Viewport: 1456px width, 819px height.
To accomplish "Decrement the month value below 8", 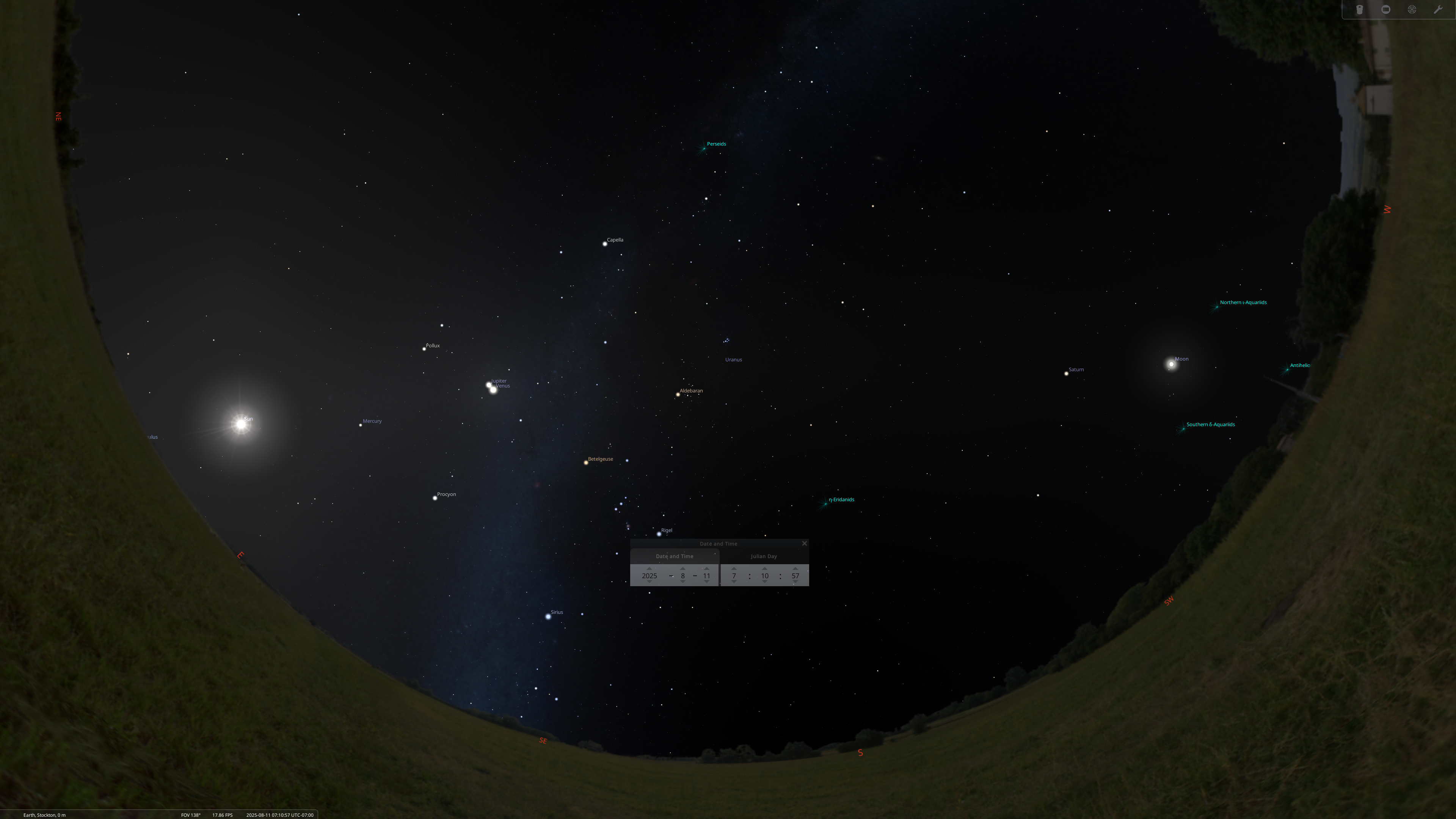I will pyautogui.click(x=683, y=582).
